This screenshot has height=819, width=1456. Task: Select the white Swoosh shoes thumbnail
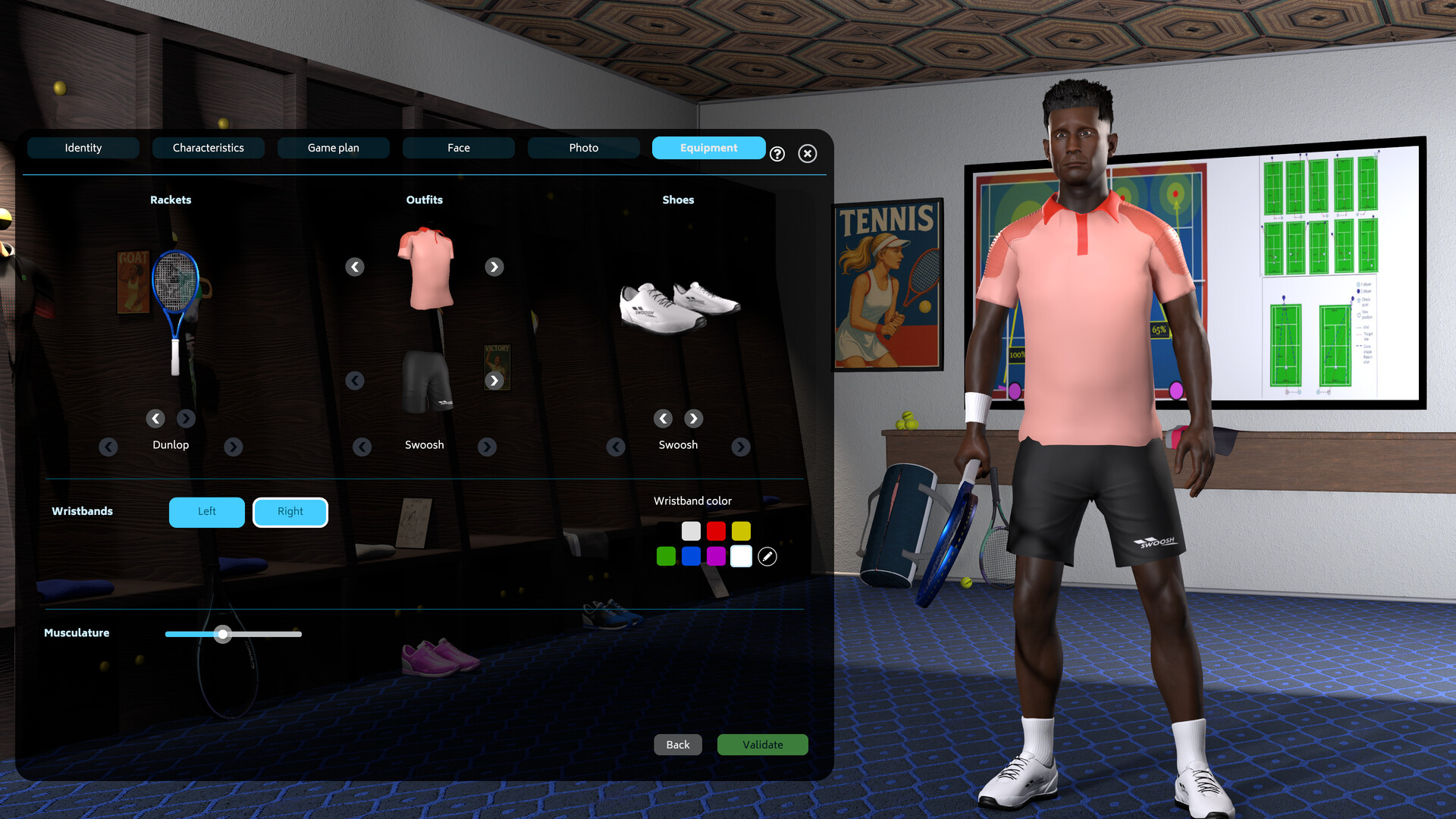(x=677, y=303)
